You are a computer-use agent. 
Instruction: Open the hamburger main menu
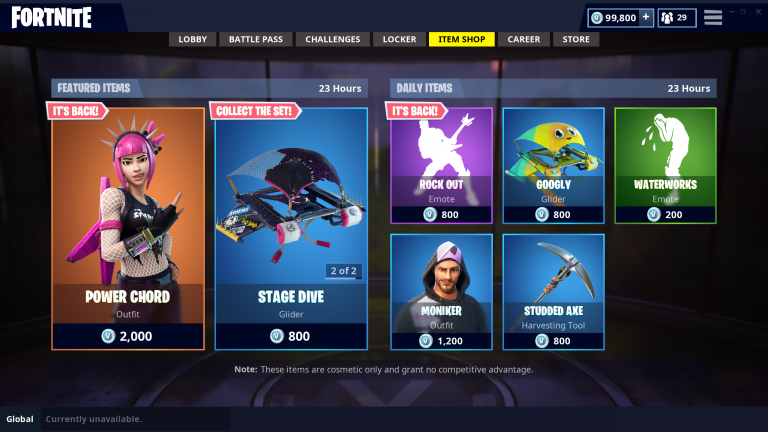click(713, 17)
